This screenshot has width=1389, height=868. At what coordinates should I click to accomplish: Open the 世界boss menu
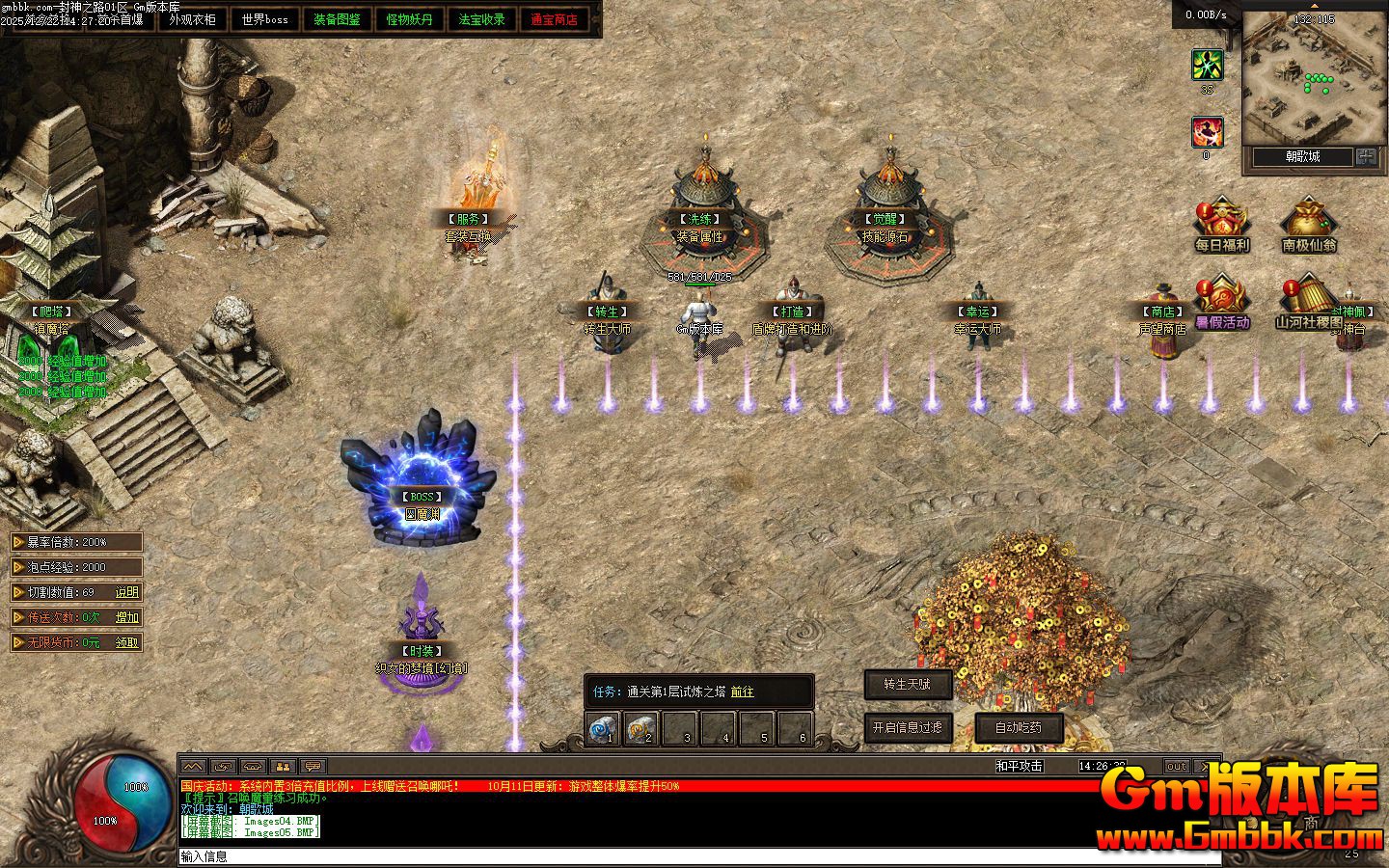[x=264, y=19]
